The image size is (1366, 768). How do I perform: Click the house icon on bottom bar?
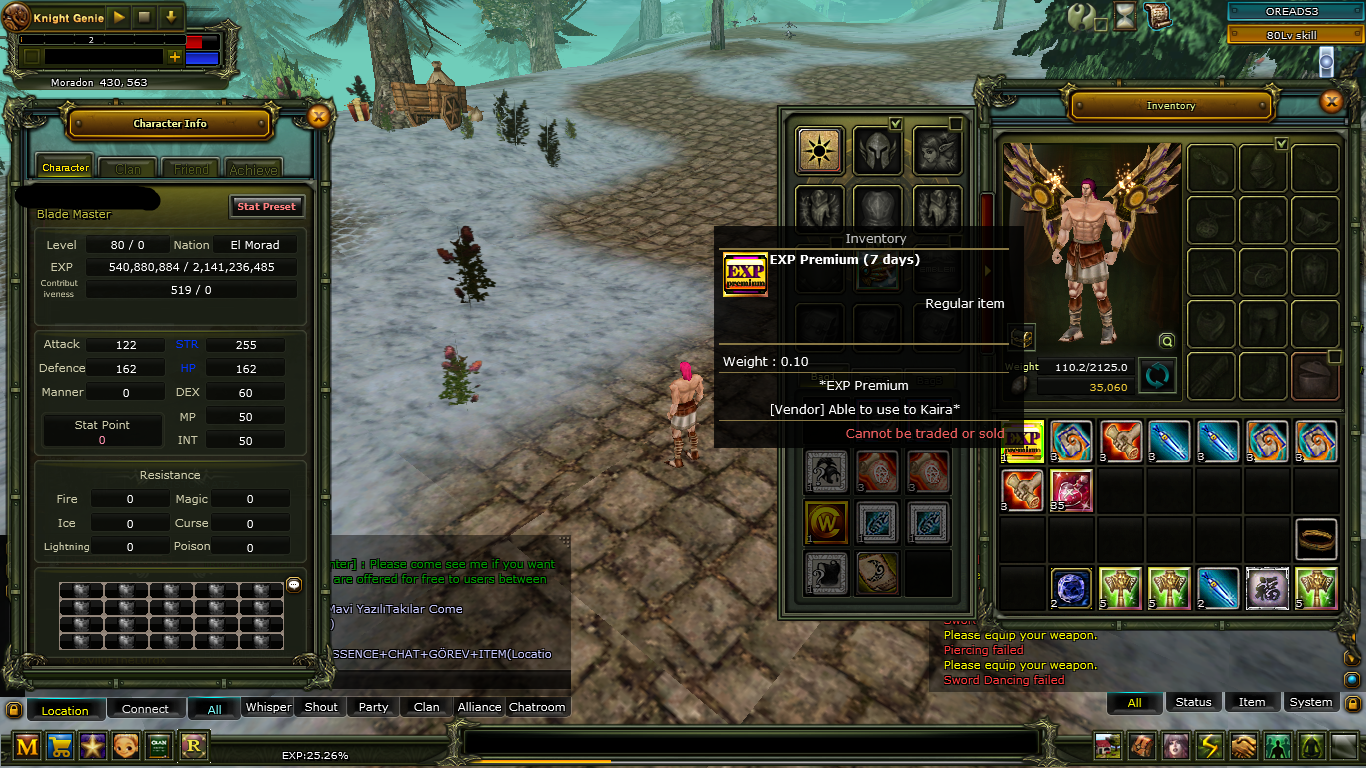point(1106,746)
